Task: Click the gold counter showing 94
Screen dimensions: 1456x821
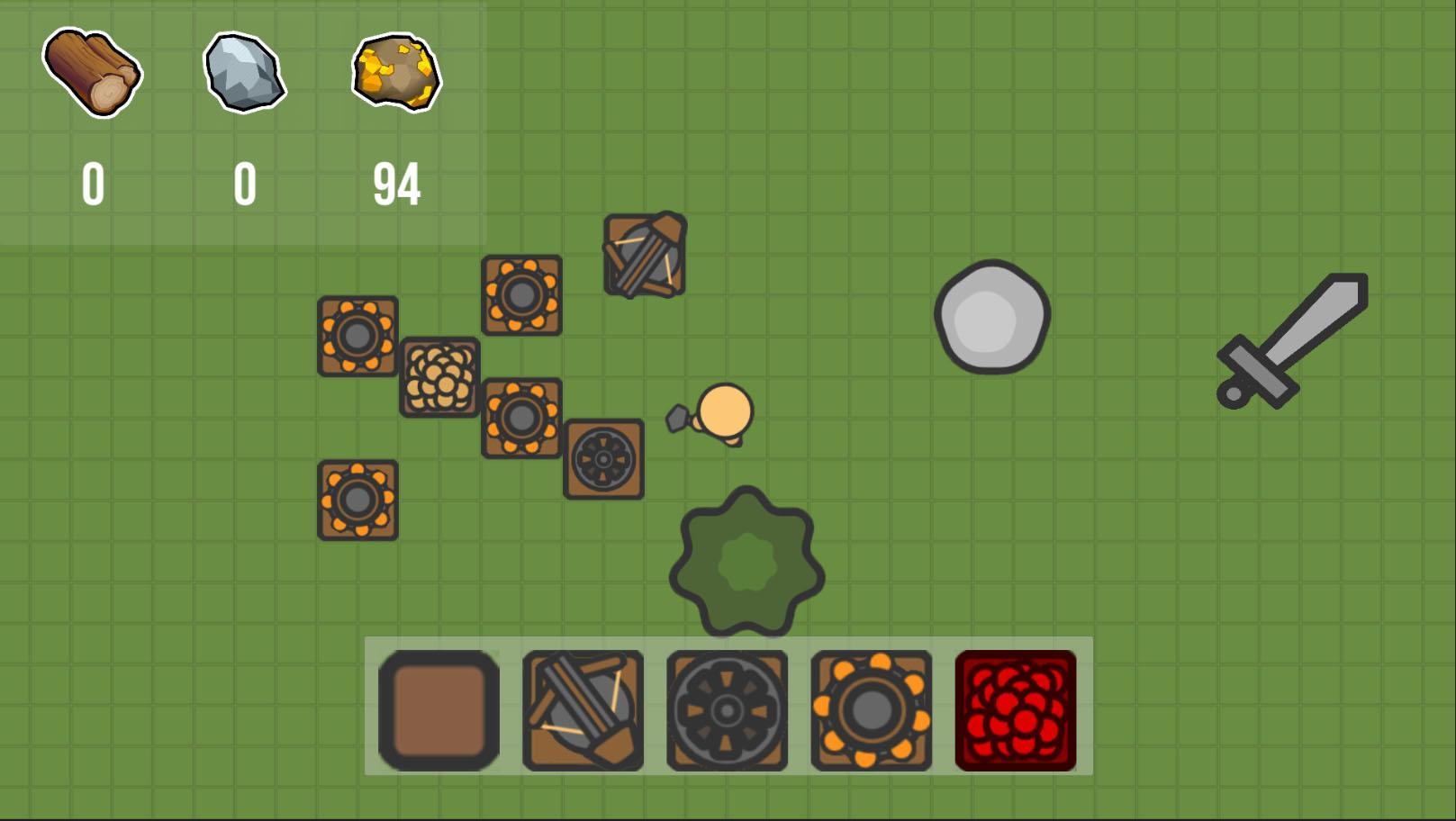Action: [396, 185]
